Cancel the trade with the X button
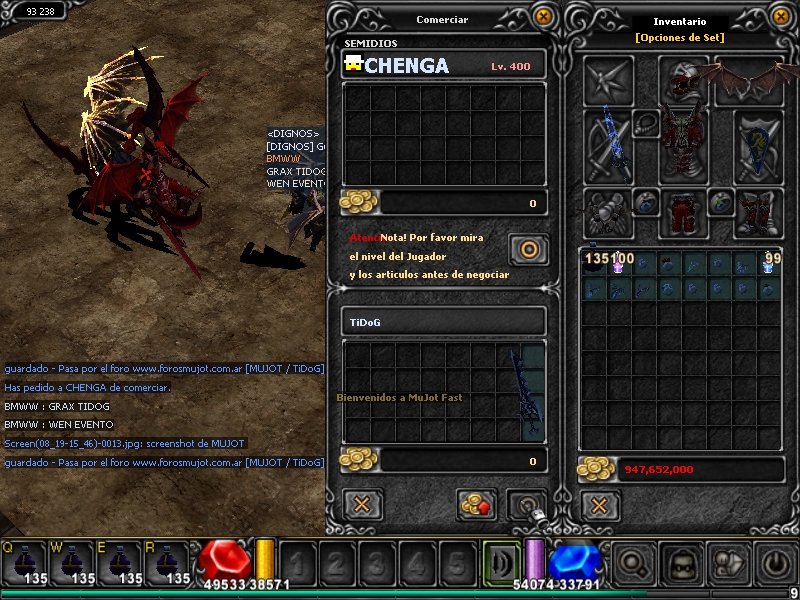This screenshot has width=800, height=600. point(363,504)
